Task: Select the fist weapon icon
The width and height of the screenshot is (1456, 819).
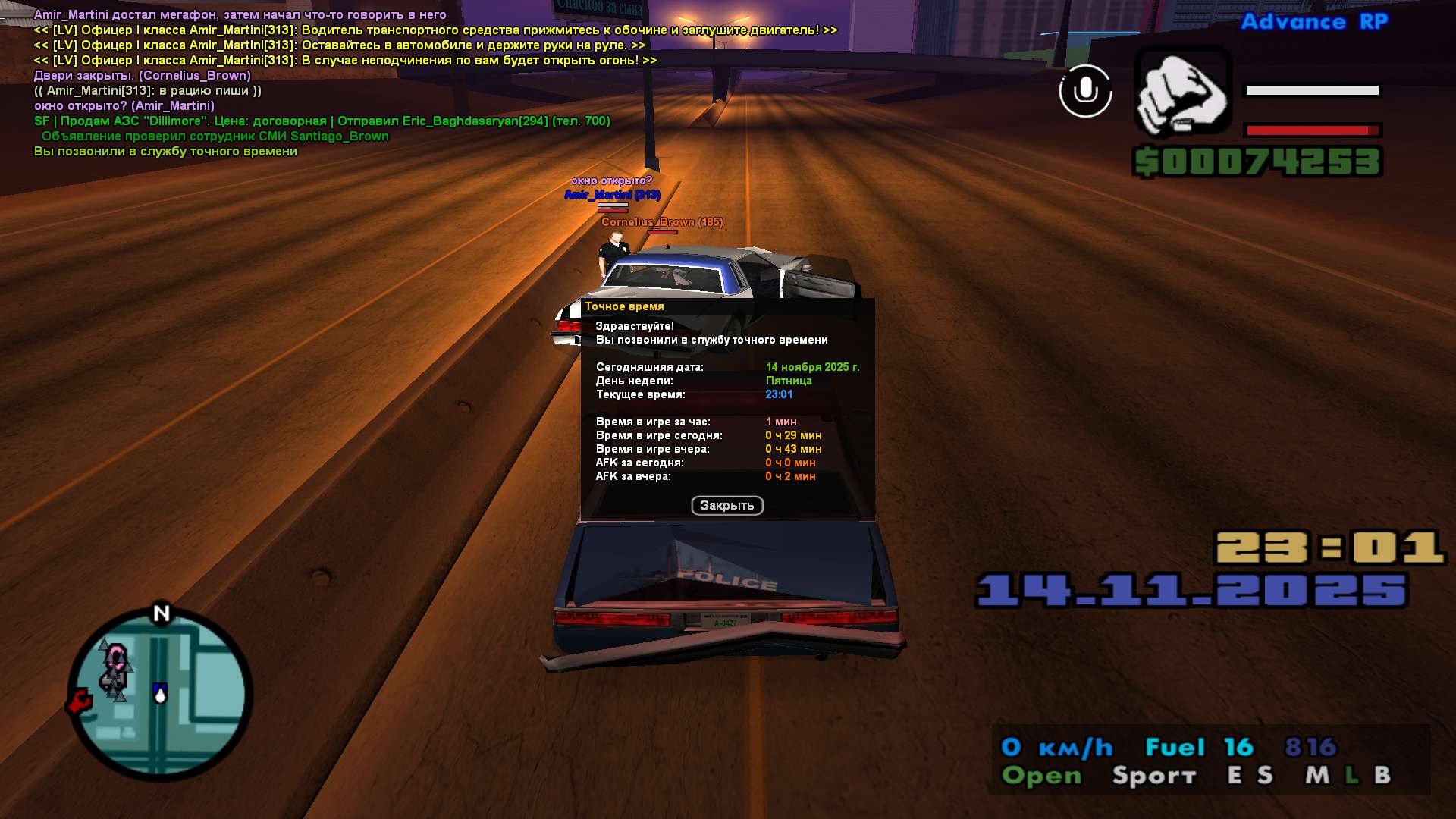Action: click(1181, 92)
